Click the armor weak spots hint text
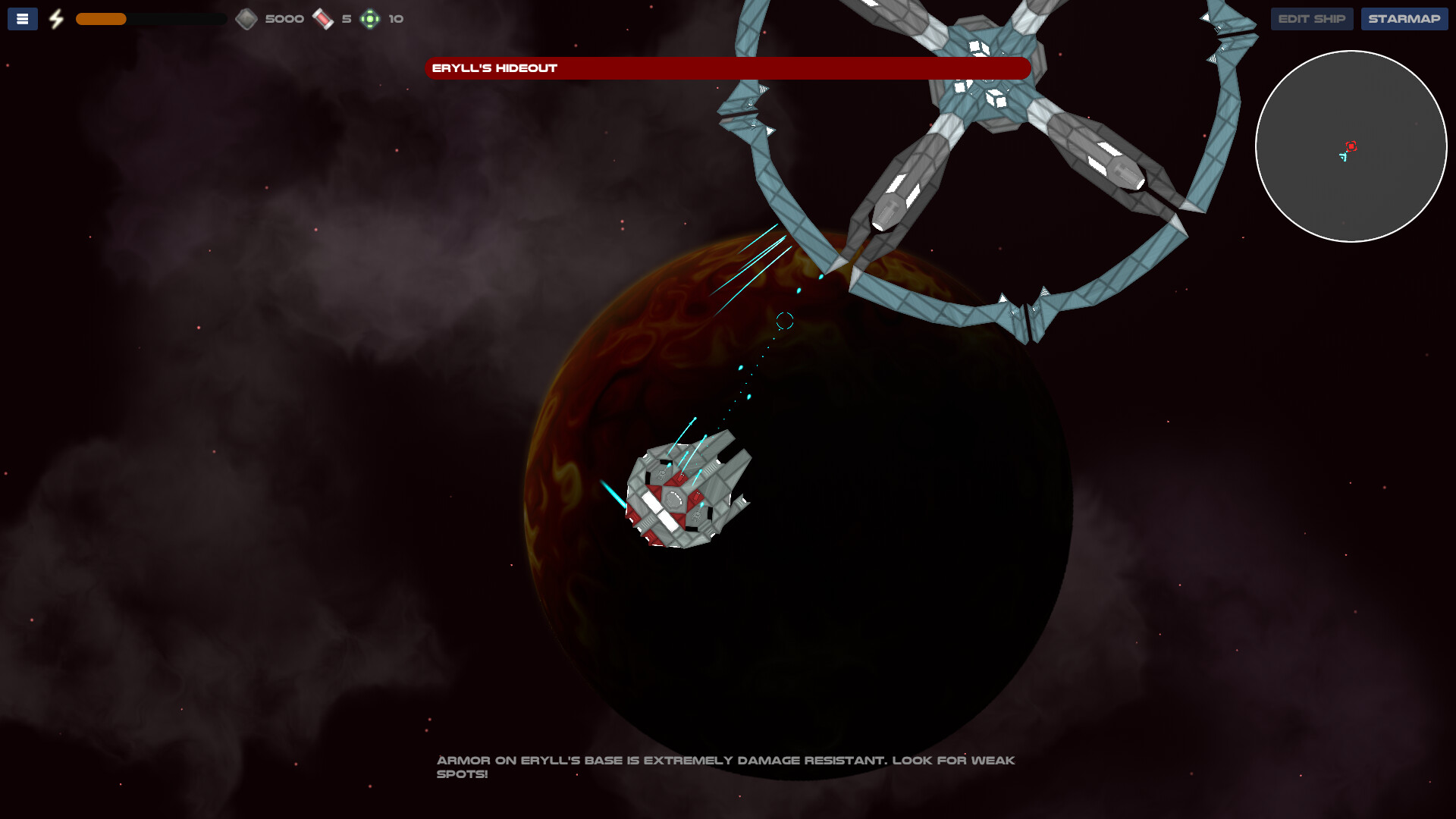The width and height of the screenshot is (1456, 819). click(x=726, y=766)
